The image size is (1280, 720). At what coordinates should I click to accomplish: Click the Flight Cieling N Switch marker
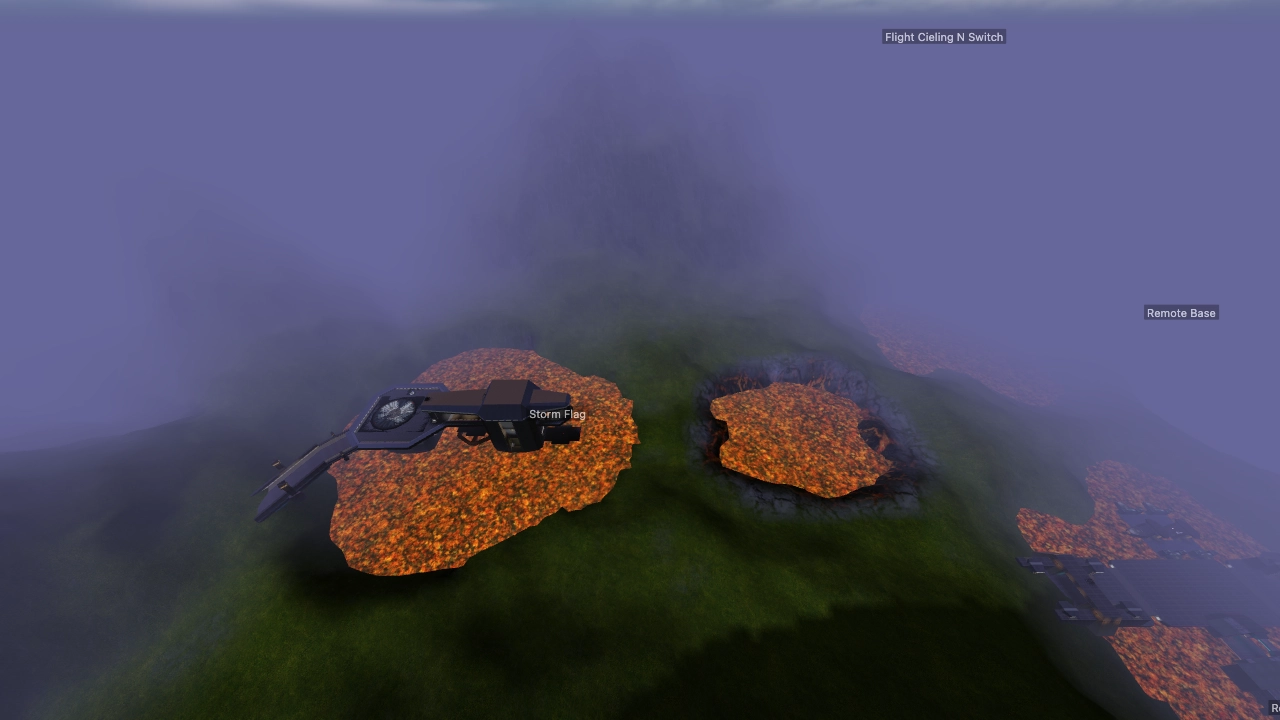pos(943,37)
